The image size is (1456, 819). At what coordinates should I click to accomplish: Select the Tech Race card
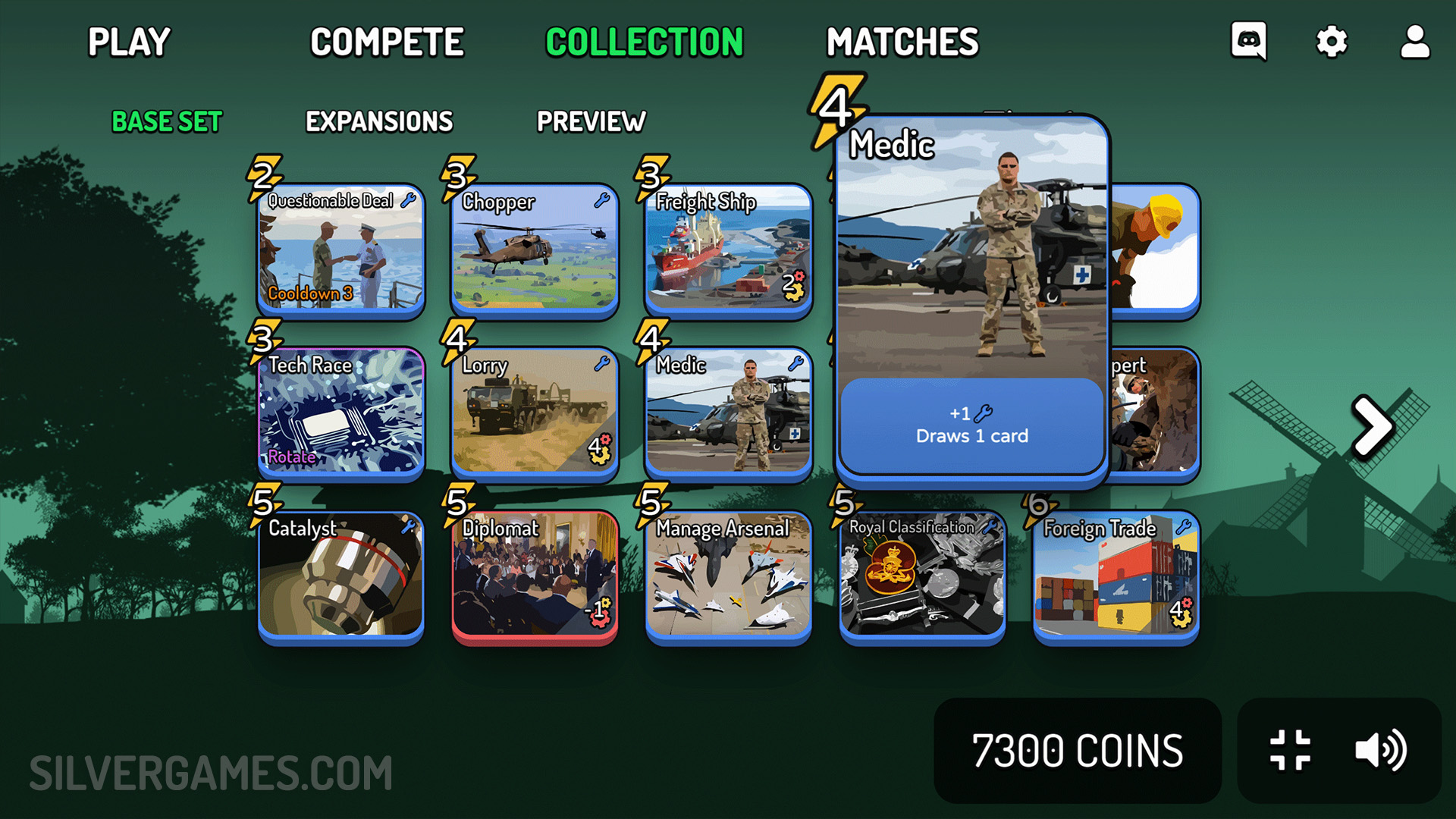point(341,413)
